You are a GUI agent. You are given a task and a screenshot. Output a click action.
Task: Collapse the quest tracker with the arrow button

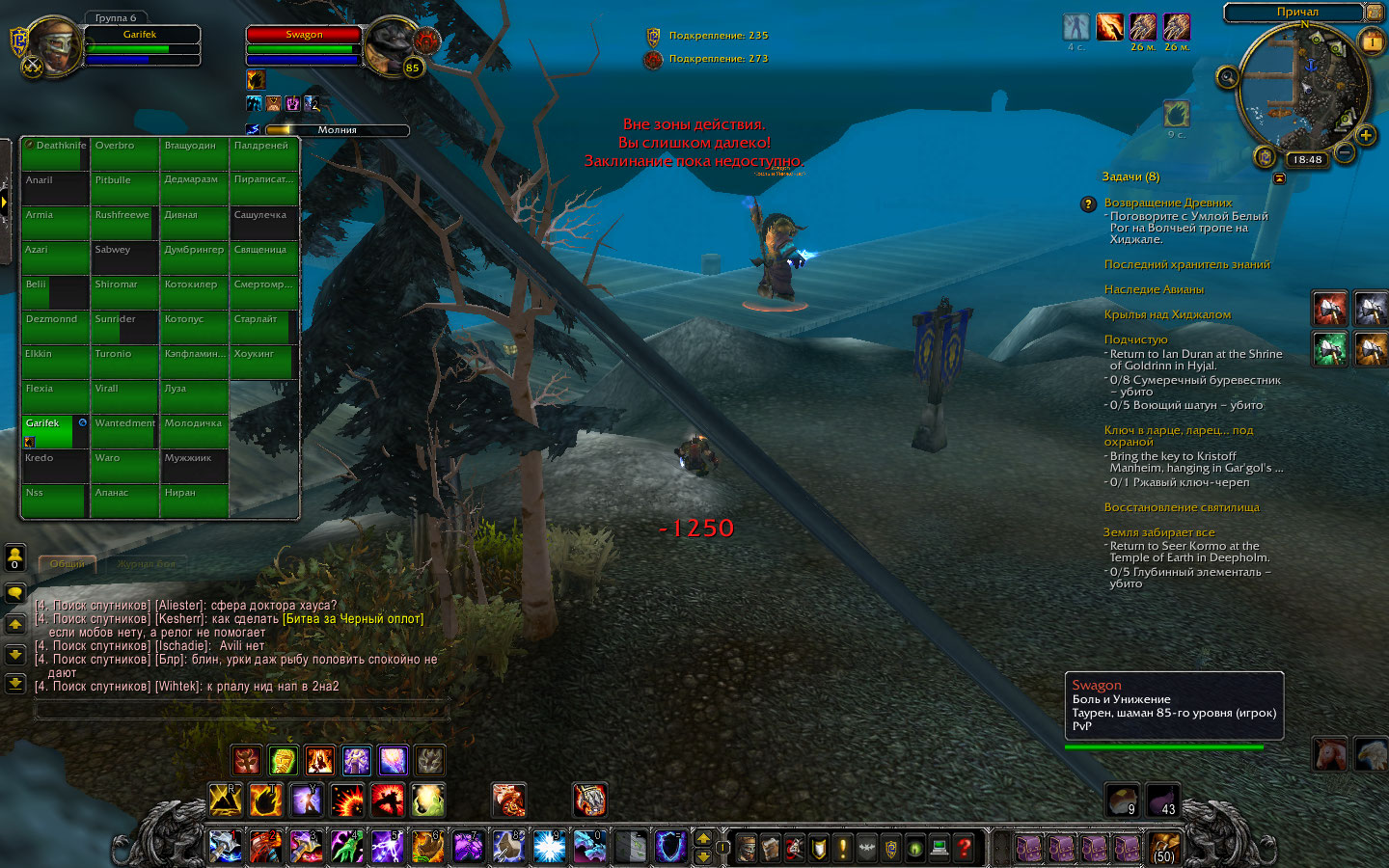click(x=1279, y=178)
